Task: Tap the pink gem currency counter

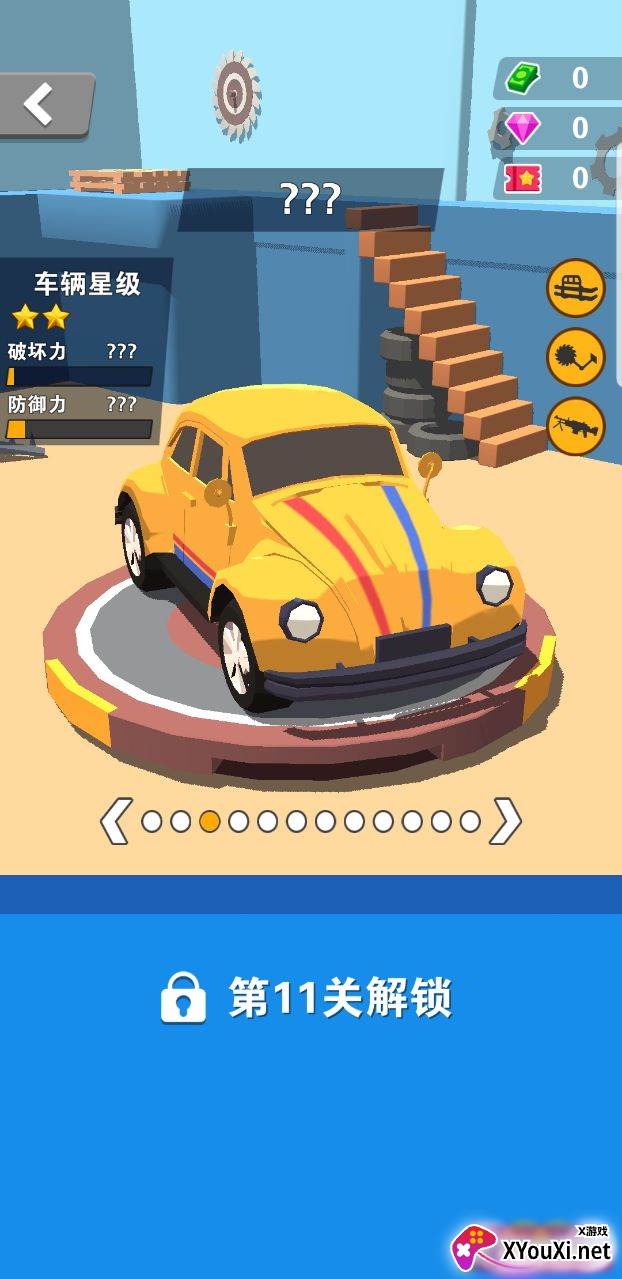Action: 556,128
